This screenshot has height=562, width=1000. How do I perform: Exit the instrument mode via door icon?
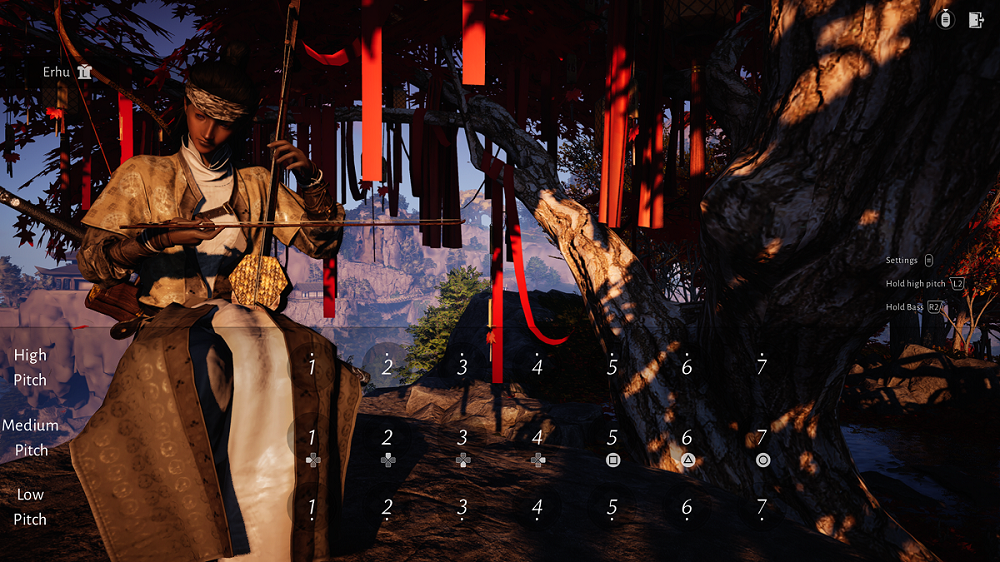coord(976,21)
